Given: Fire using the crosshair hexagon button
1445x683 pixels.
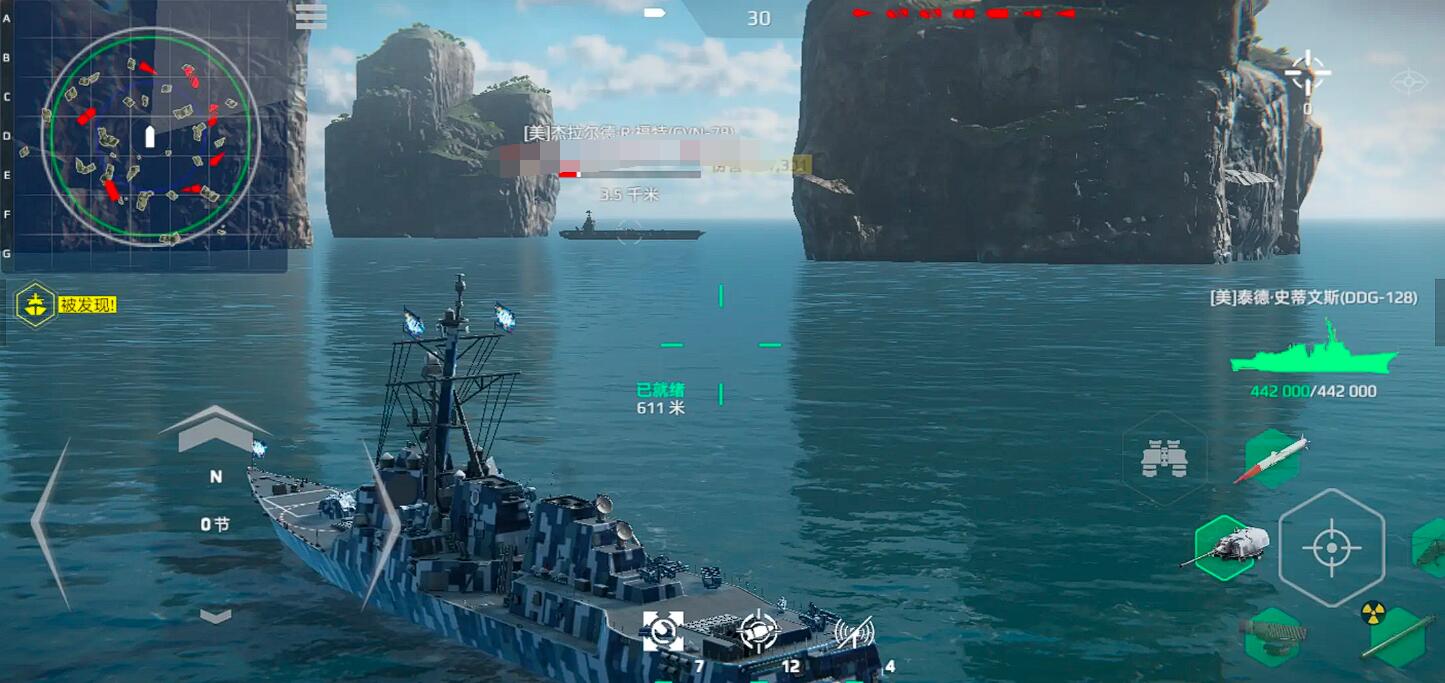Looking at the screenshot, I should pos(1331,548).
